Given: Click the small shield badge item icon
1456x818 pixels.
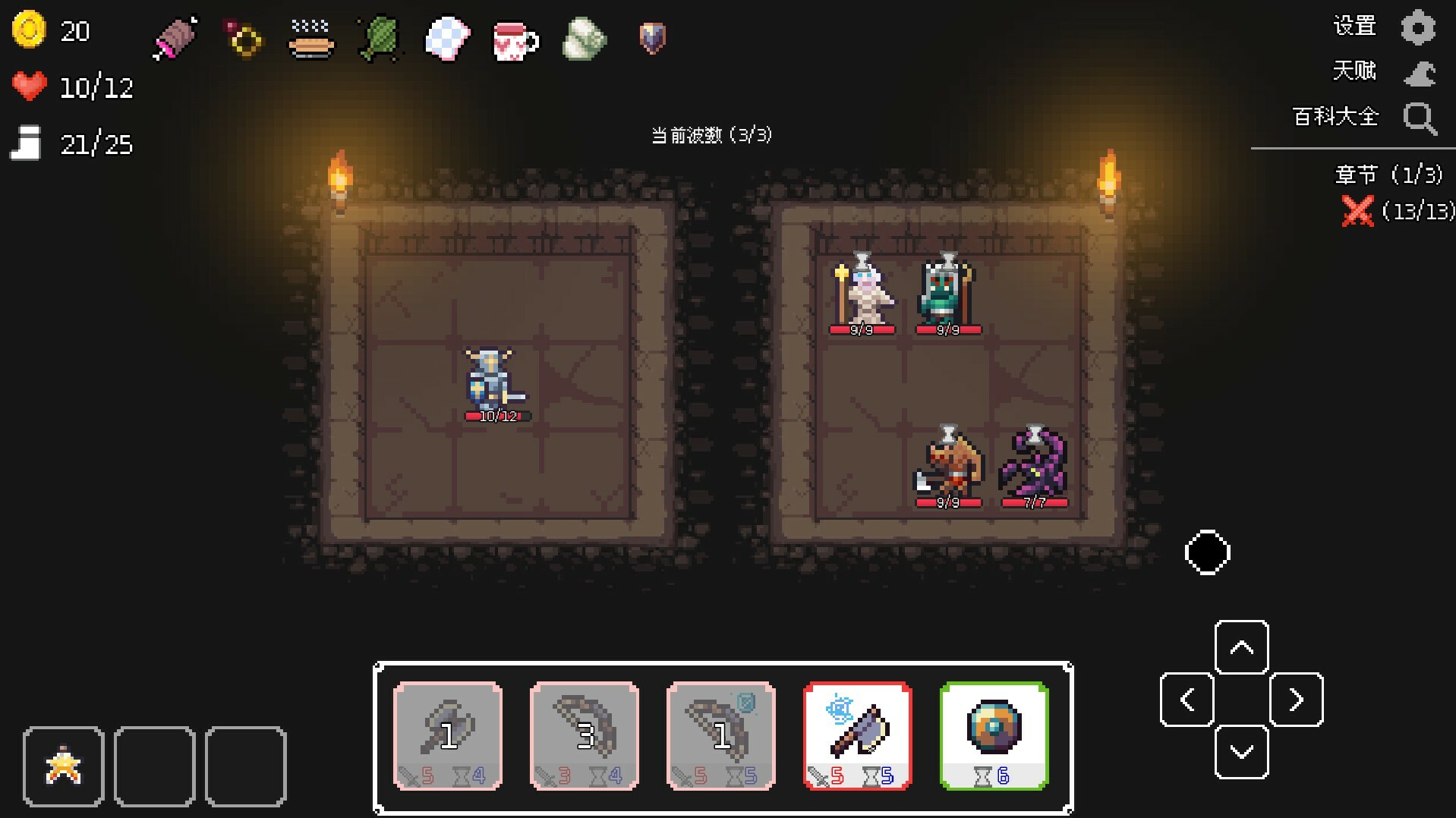Looking at the screenshot, I should [x=651, y=39].
